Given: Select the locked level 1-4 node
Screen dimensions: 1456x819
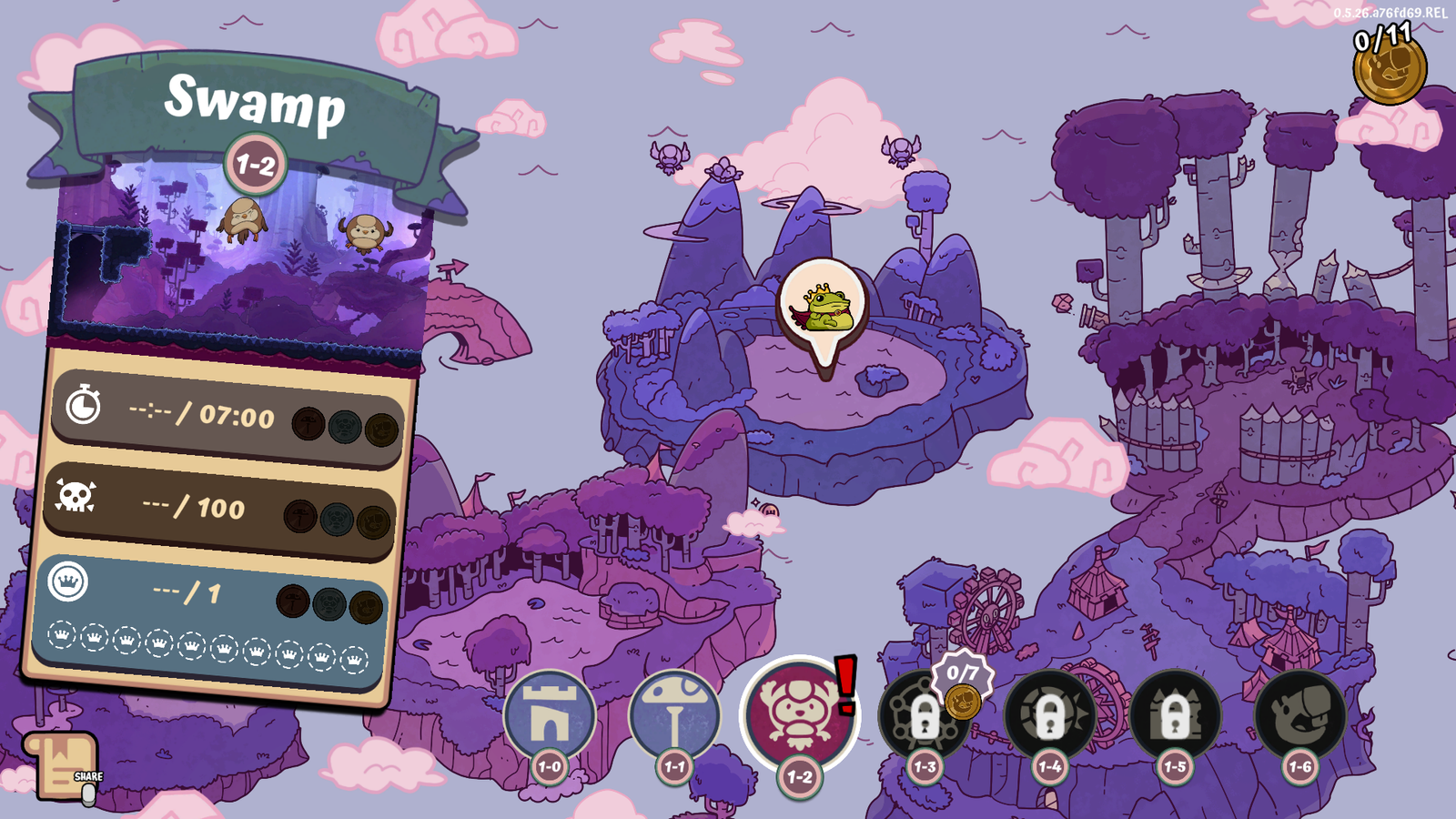Looking at the screenshot, I should (1049, 717).
